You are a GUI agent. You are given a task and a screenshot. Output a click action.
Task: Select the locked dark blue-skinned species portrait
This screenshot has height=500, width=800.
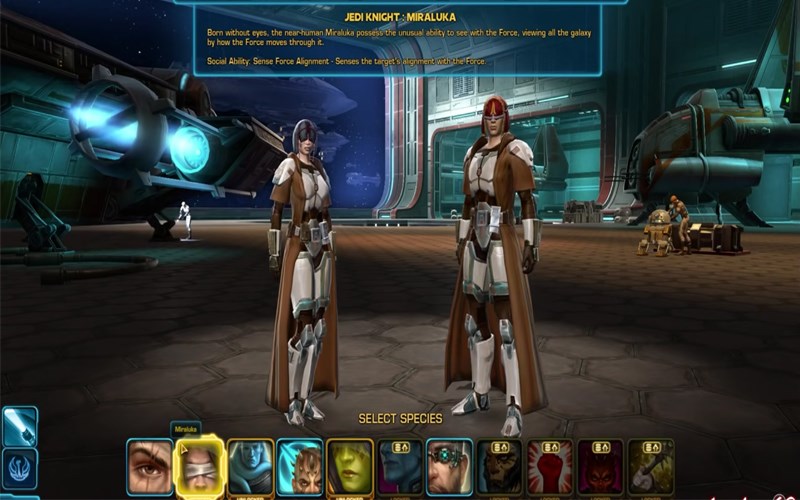[x=400, y=467]
